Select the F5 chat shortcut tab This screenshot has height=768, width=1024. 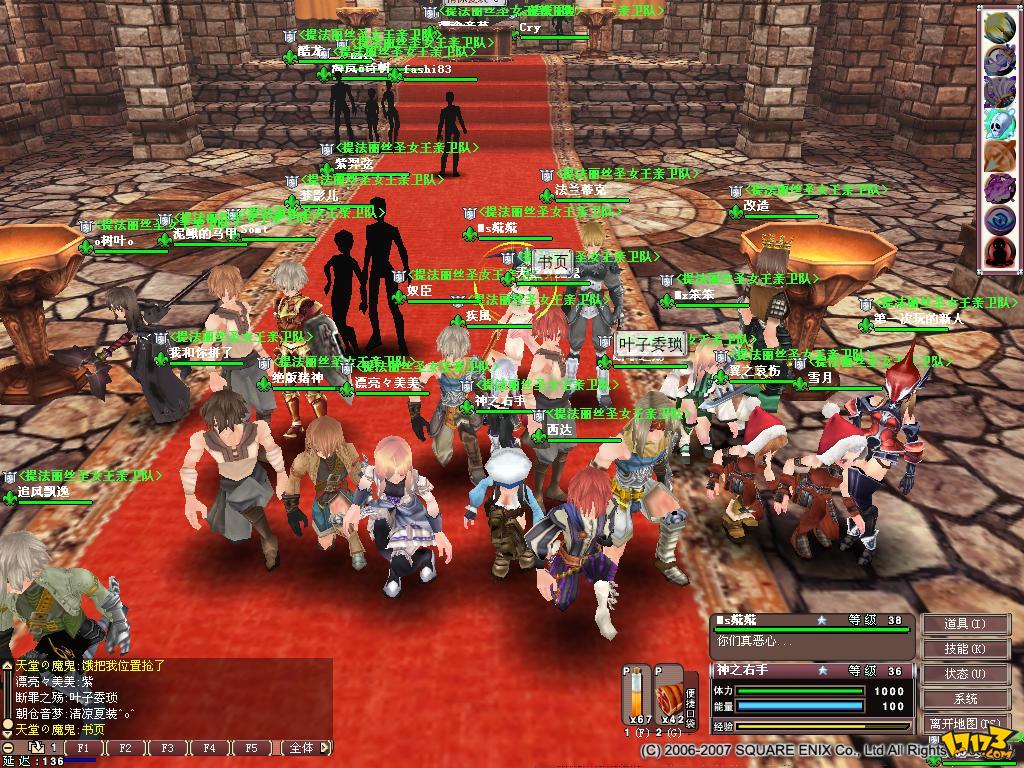coord(252,748)
